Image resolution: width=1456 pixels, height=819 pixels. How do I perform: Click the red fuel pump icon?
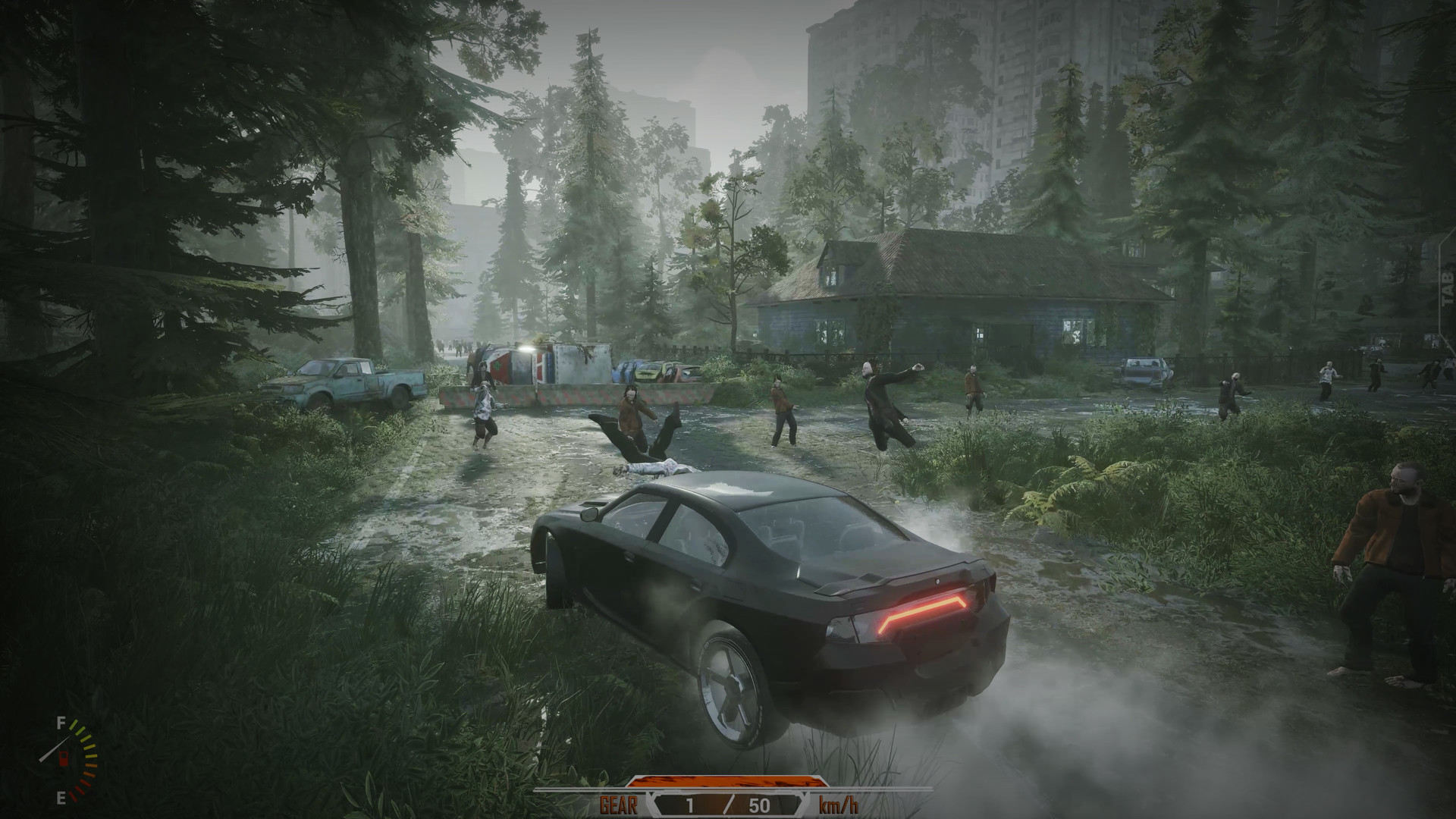point(64,759)
